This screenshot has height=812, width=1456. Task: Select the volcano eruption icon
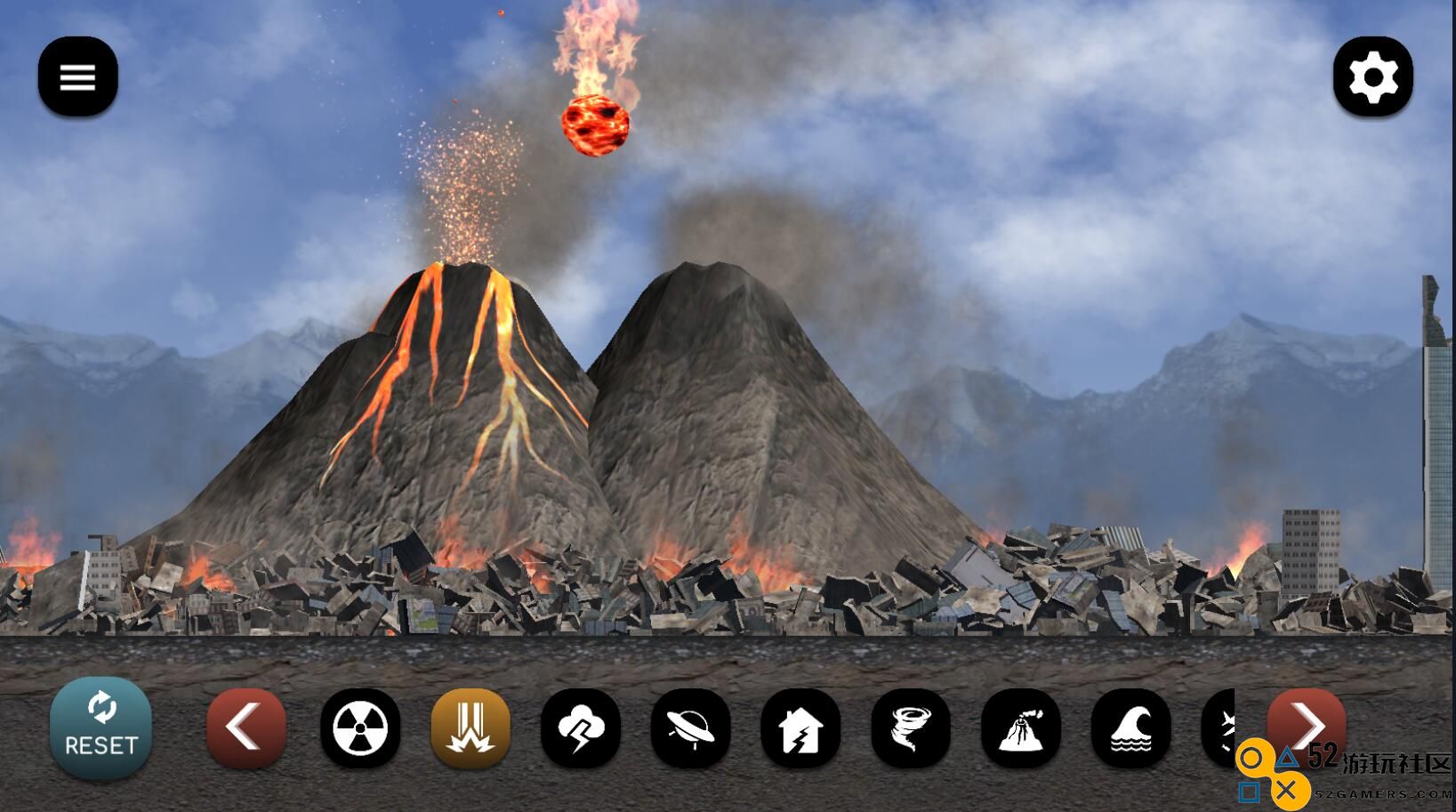pos(1021,728)
